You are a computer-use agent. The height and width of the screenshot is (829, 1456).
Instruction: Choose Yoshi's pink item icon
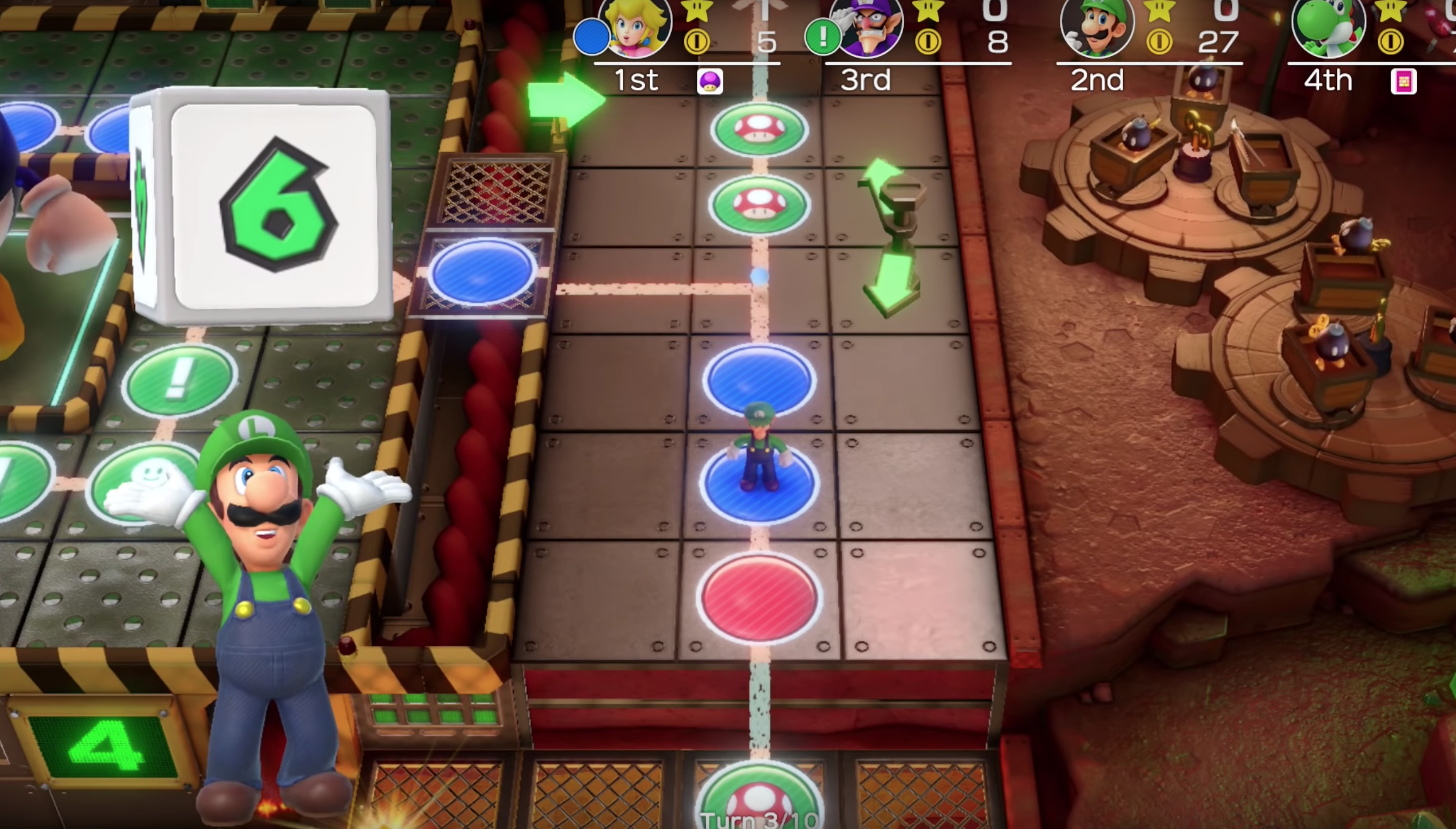tap(1403, 81)
